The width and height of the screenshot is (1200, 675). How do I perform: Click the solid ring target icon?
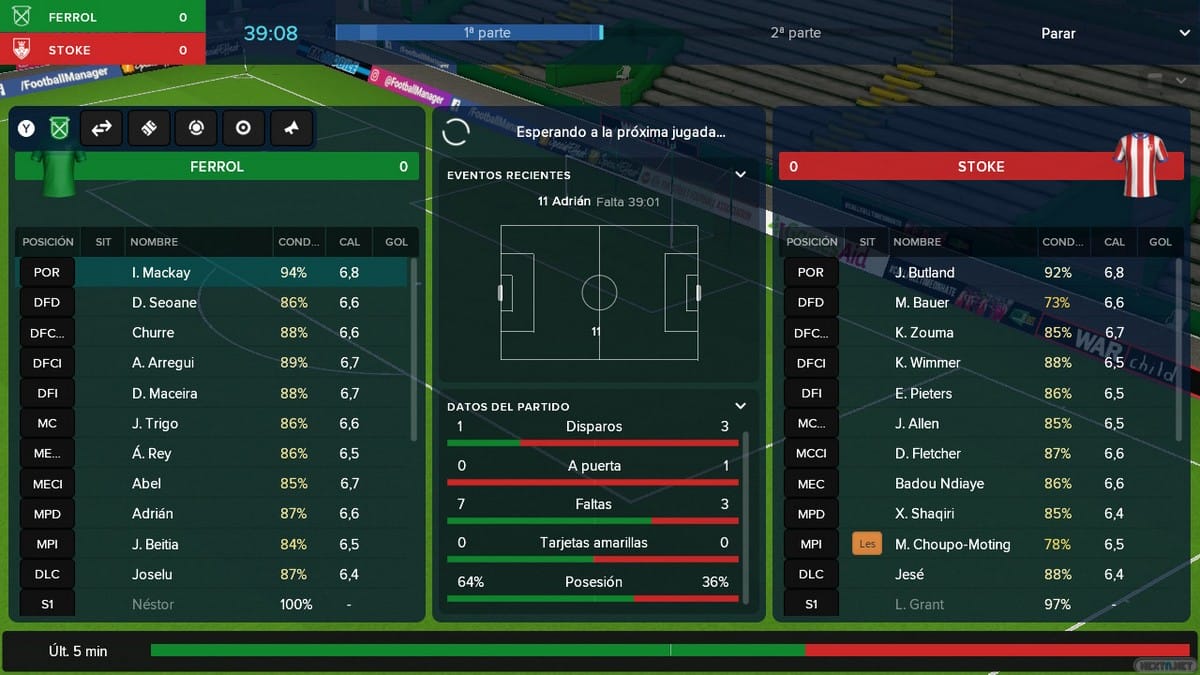[x=243, y=128]
